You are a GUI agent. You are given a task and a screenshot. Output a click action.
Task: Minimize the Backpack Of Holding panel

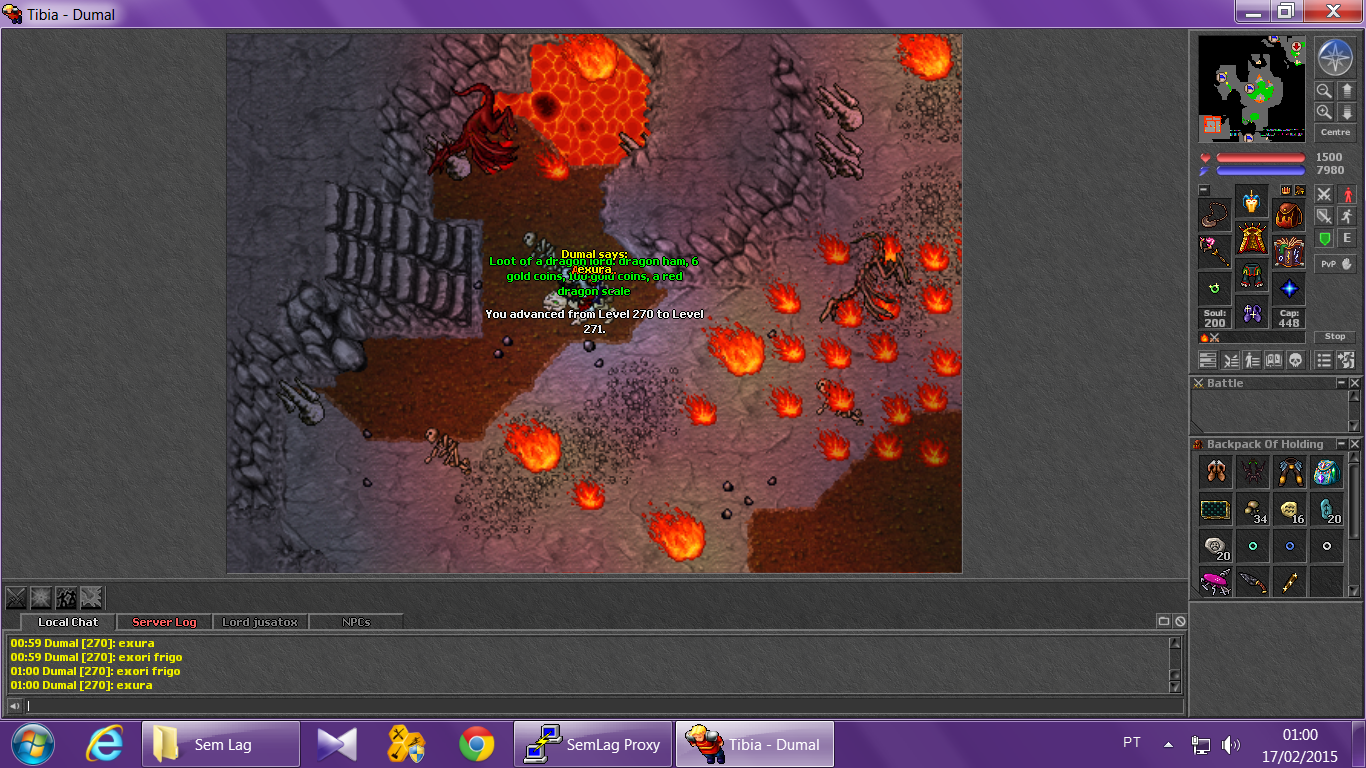point(1341,444)
